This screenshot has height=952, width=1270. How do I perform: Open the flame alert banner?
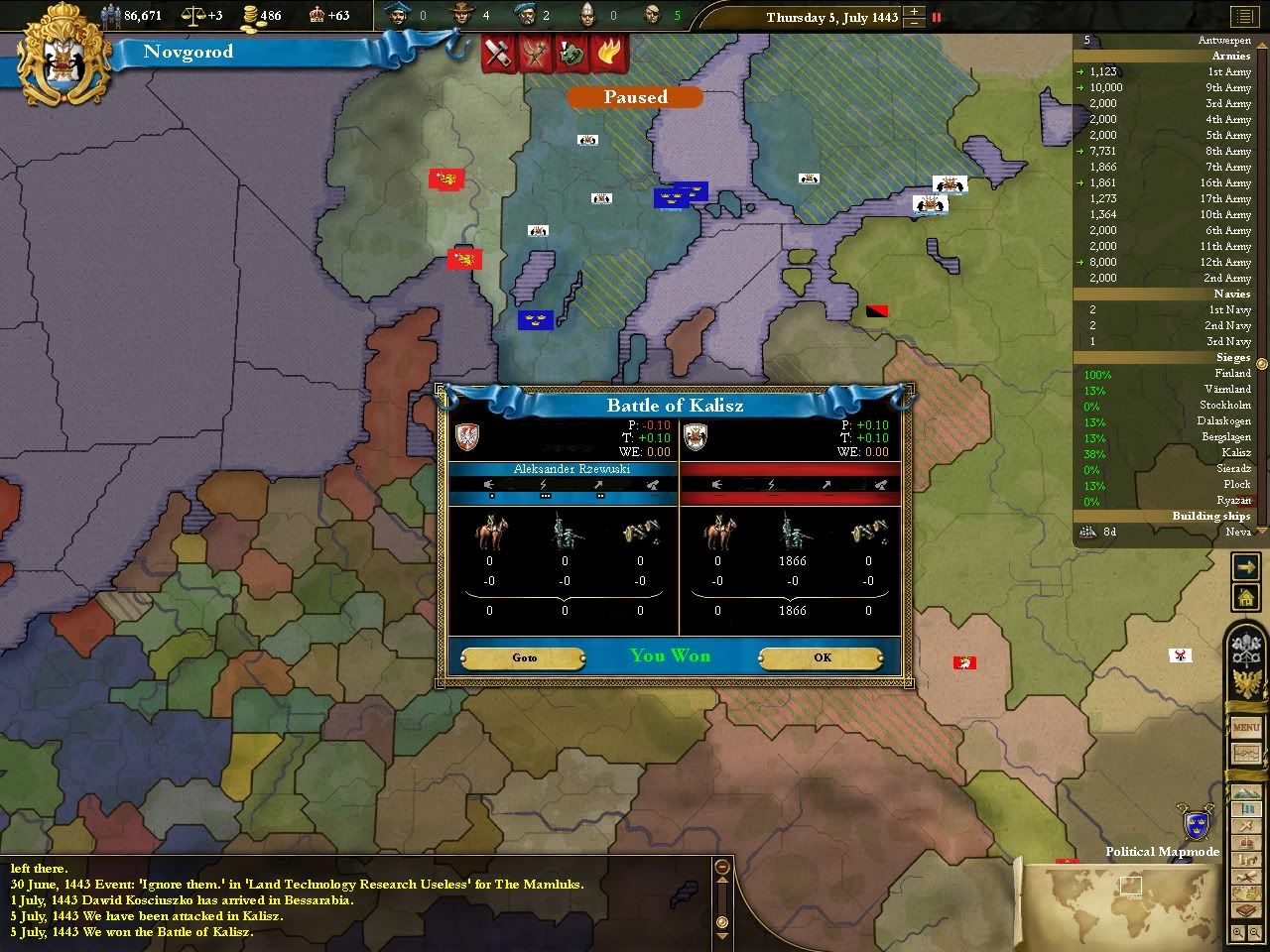[x=607, y=54]
